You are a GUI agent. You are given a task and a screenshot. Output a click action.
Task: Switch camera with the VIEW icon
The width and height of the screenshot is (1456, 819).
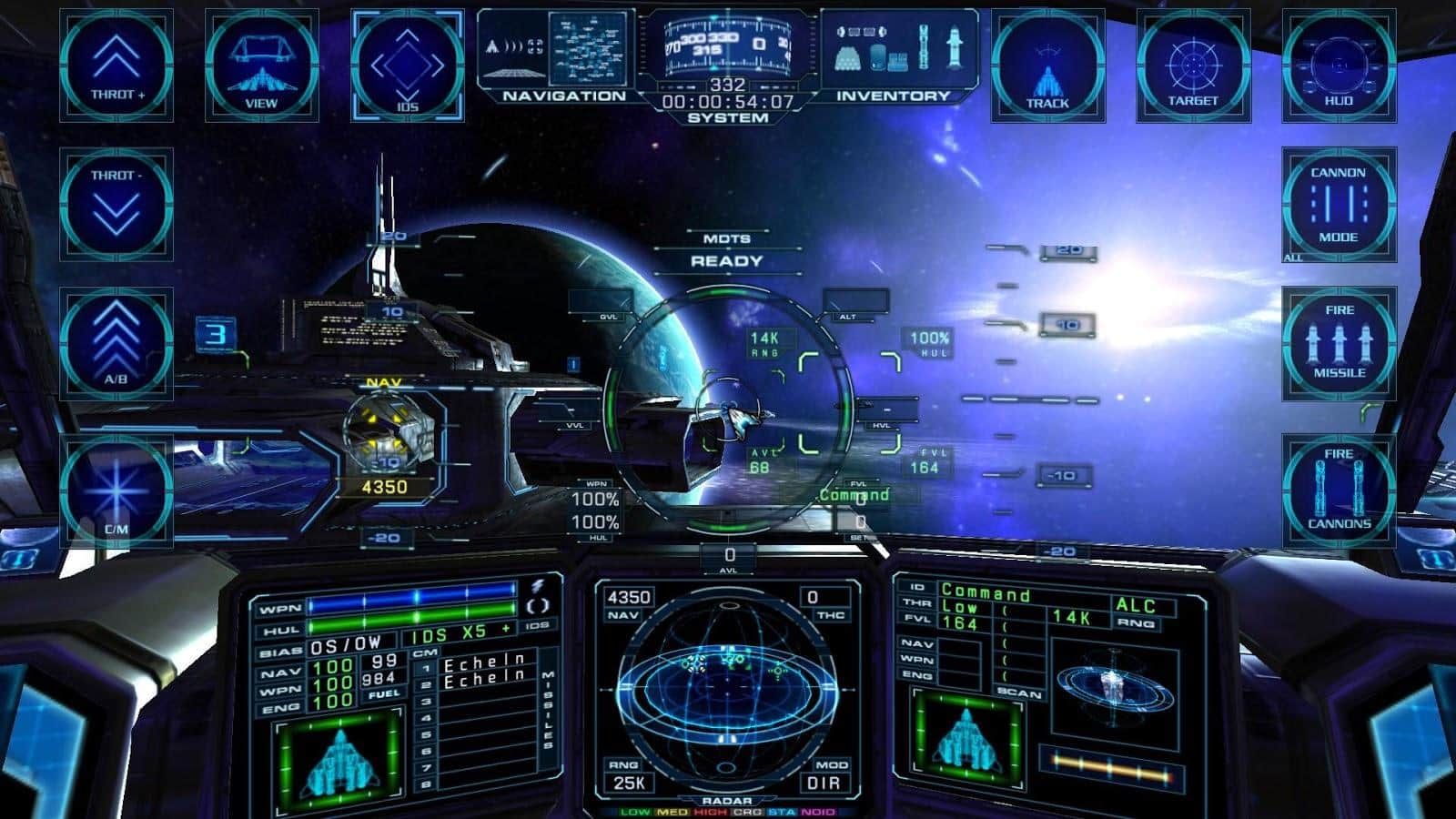click(261, 64)
